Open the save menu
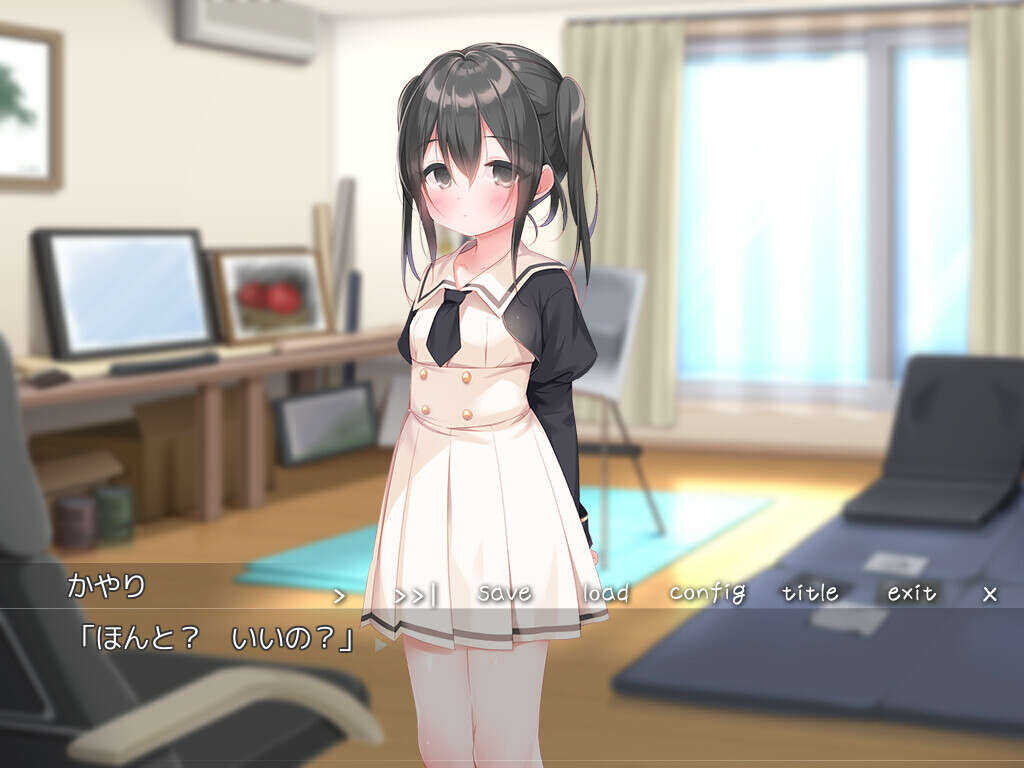The image size is (1024, 768). click(504, 593)
